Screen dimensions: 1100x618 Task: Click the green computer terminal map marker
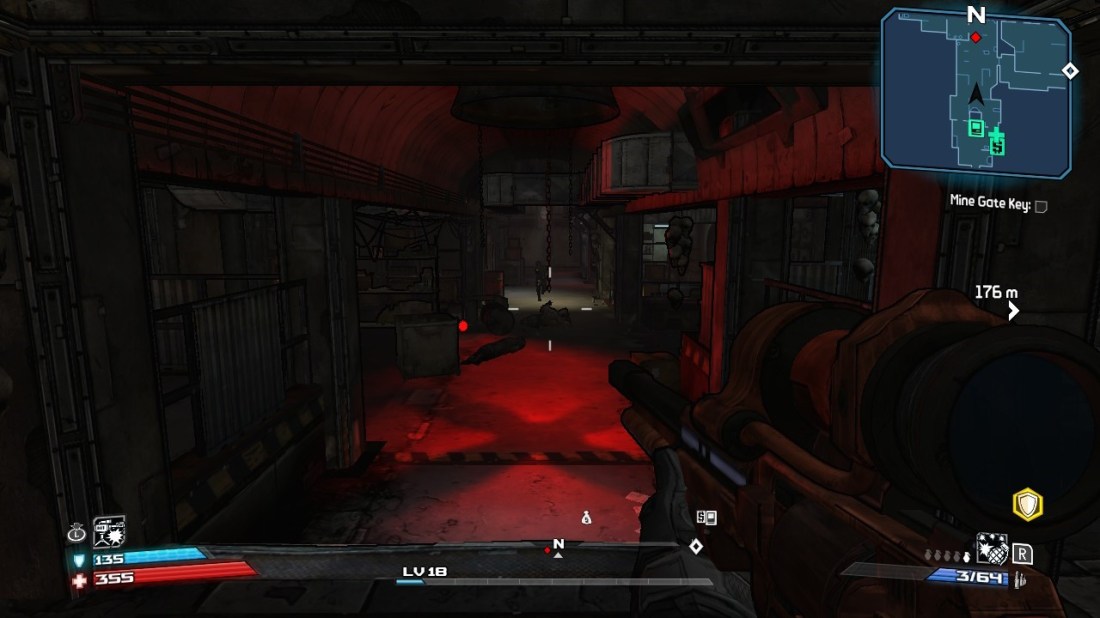pyautogui.click(x=976, y=127)
